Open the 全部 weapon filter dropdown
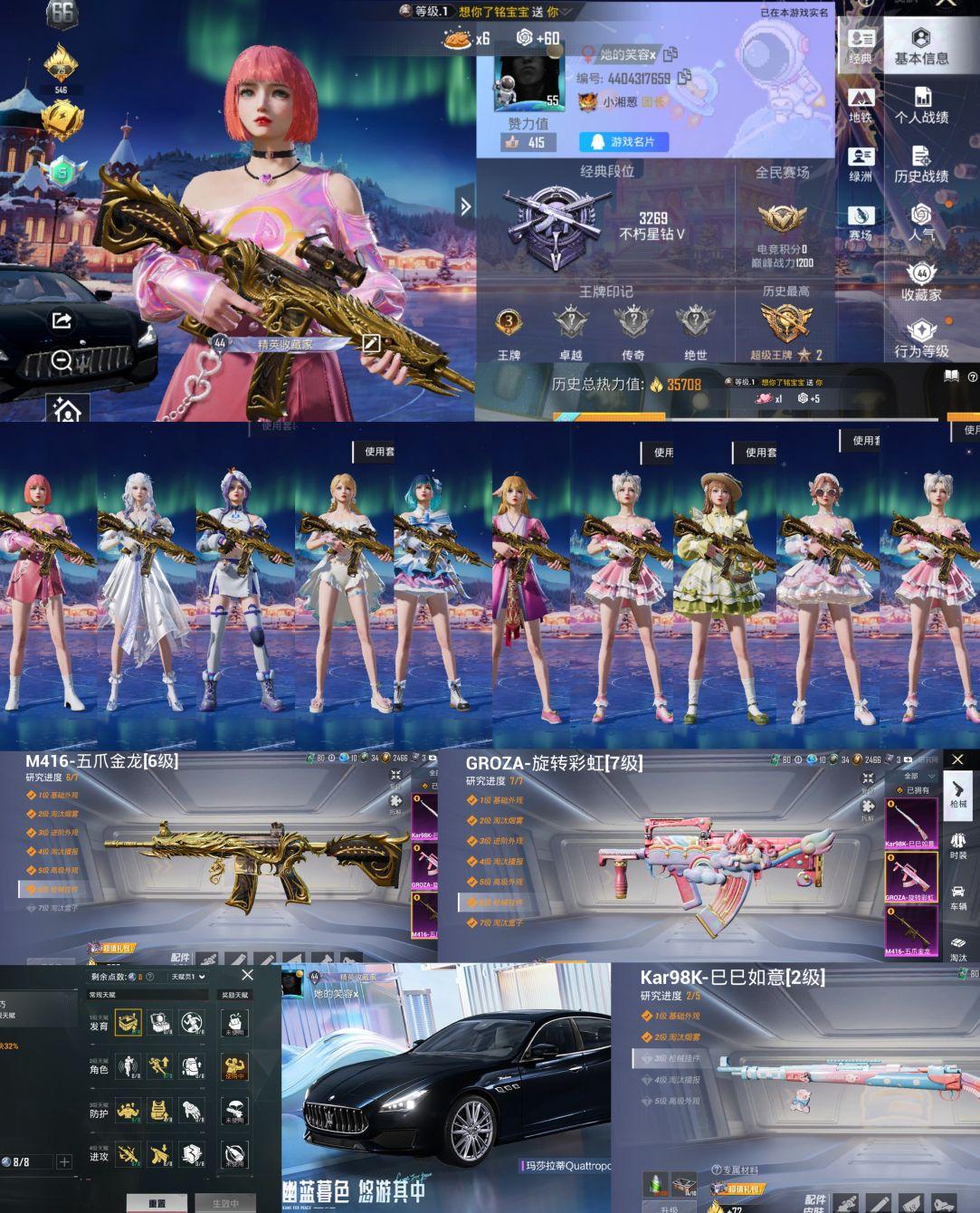 tap(917, 776)
